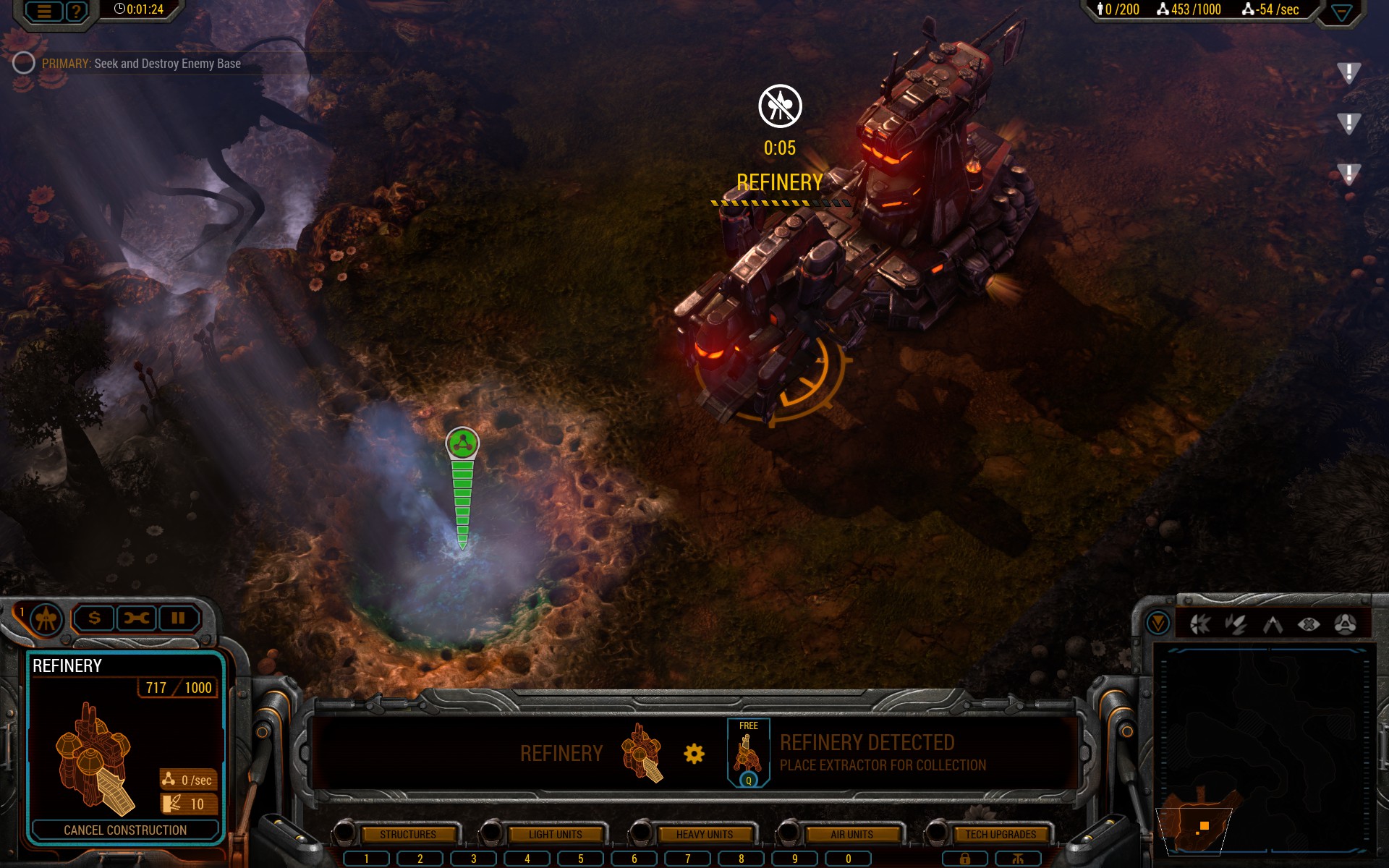Switch to the Structures tab
1389x868 pixels.
coord(408,834)
